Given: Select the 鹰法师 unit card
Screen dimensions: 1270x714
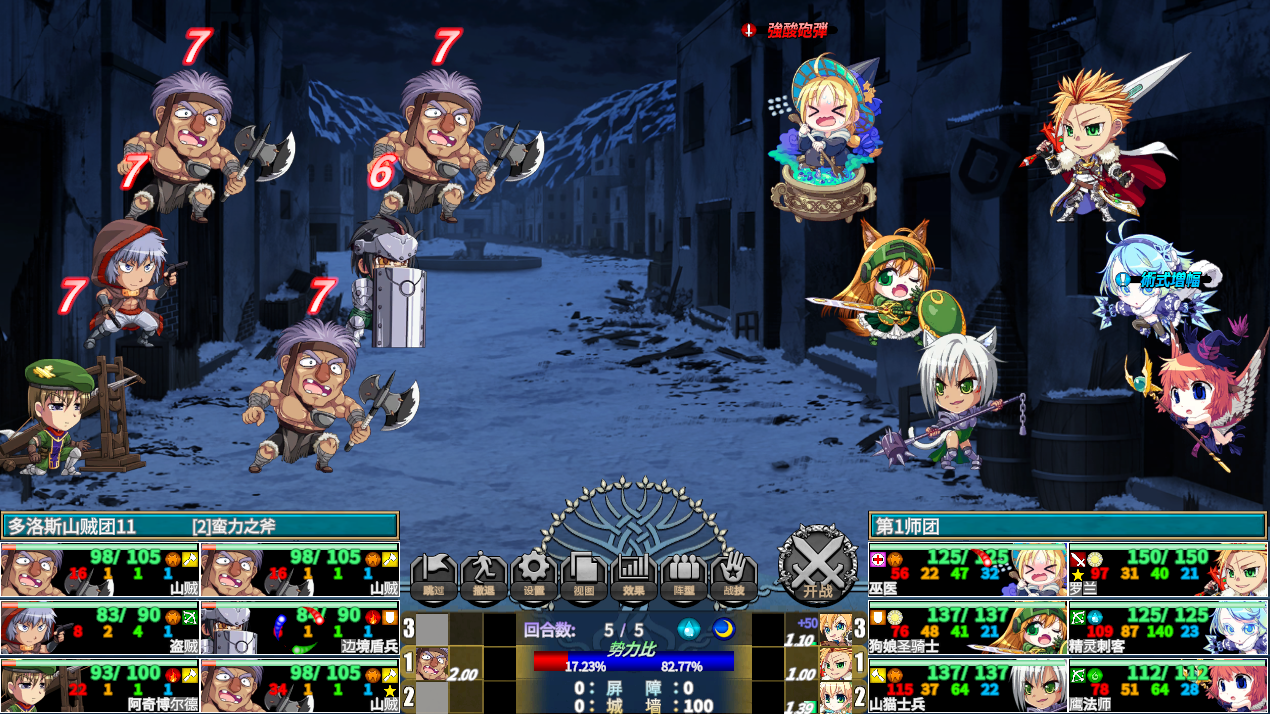Looking at the screenshot, I should (x=1167, y=685).
